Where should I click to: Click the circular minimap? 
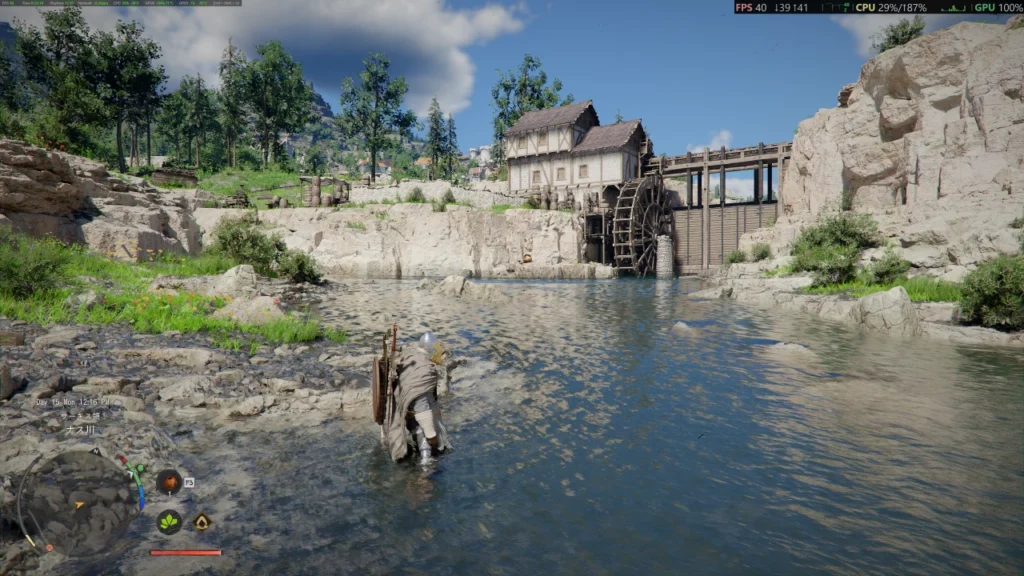pos(80,501)
